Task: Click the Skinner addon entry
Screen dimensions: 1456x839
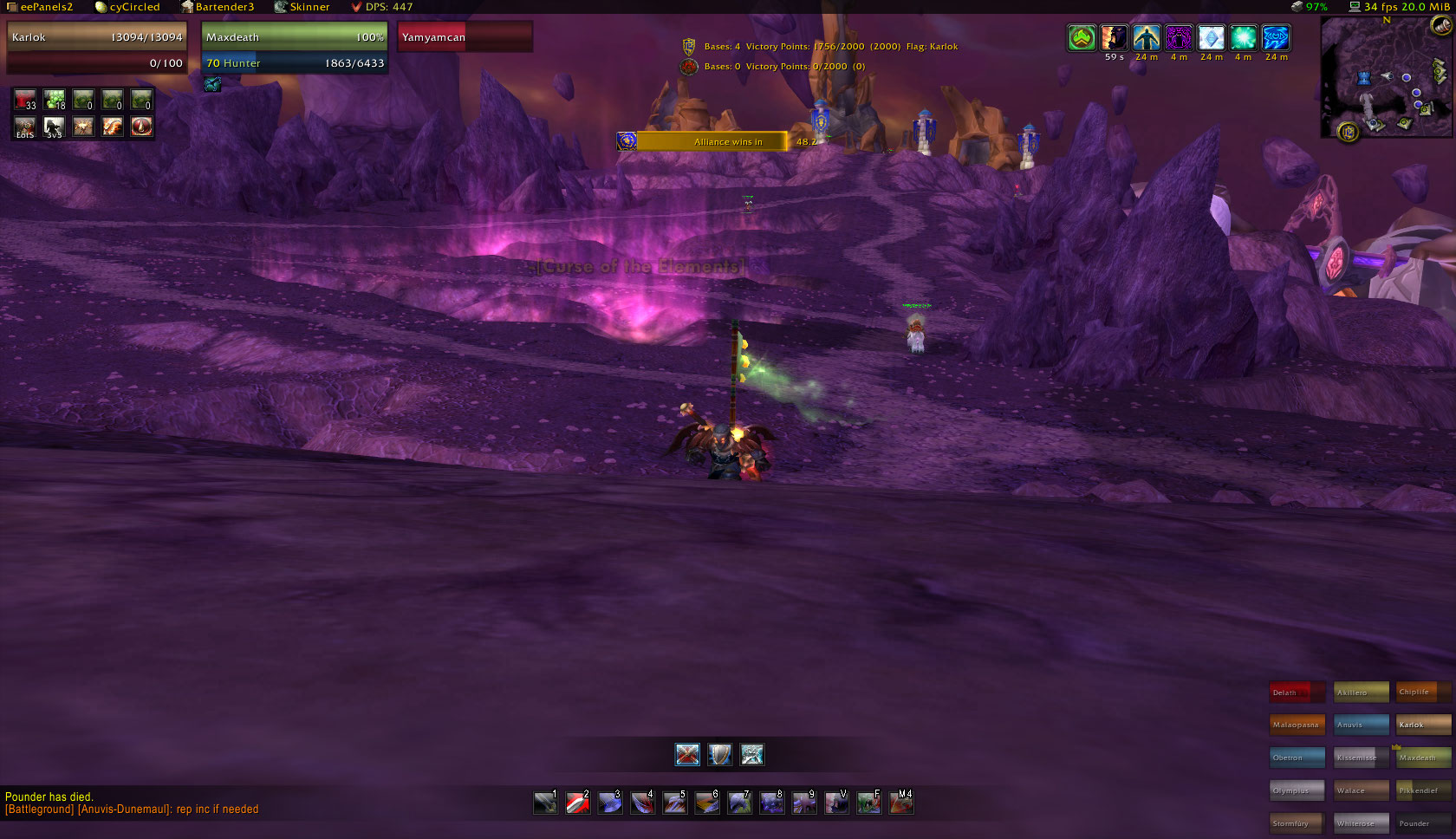Action: [x=302, y=7]
